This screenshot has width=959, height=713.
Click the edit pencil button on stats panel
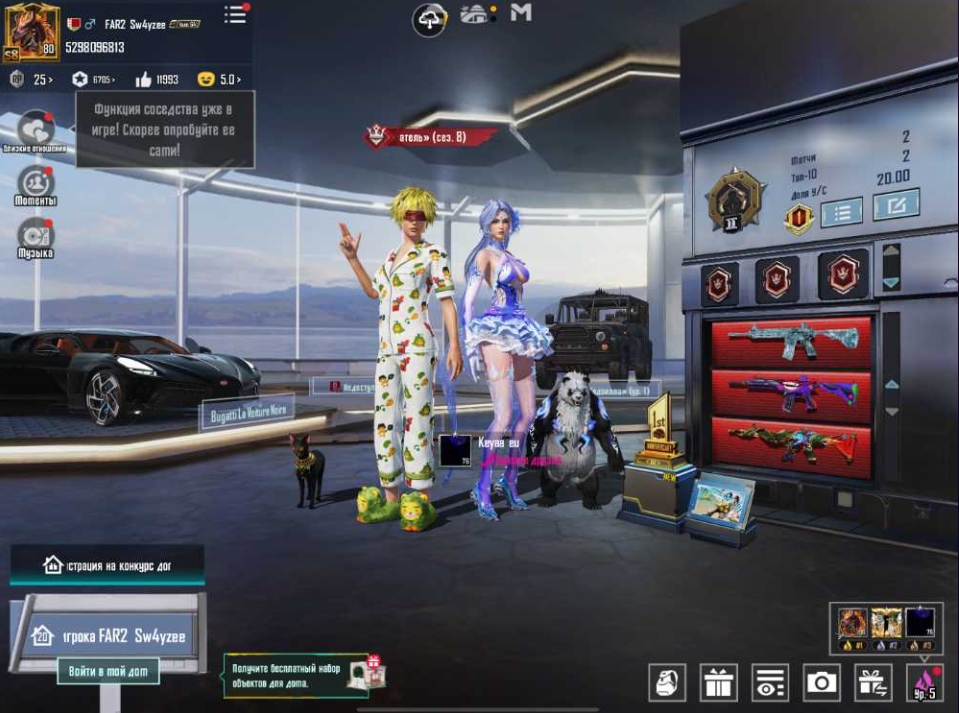pyautogui.click(x=895, y=206)
